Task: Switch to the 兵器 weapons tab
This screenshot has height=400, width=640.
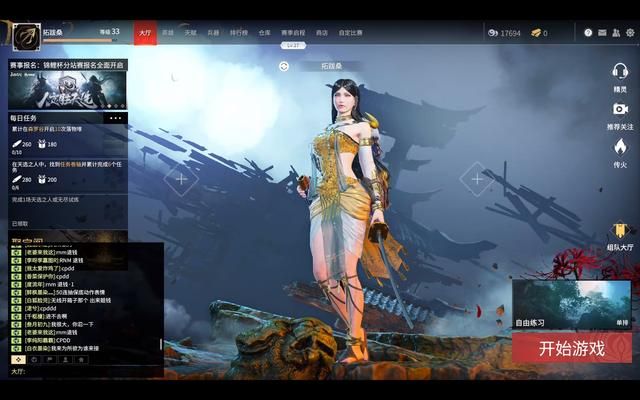Action: point(213,33)
